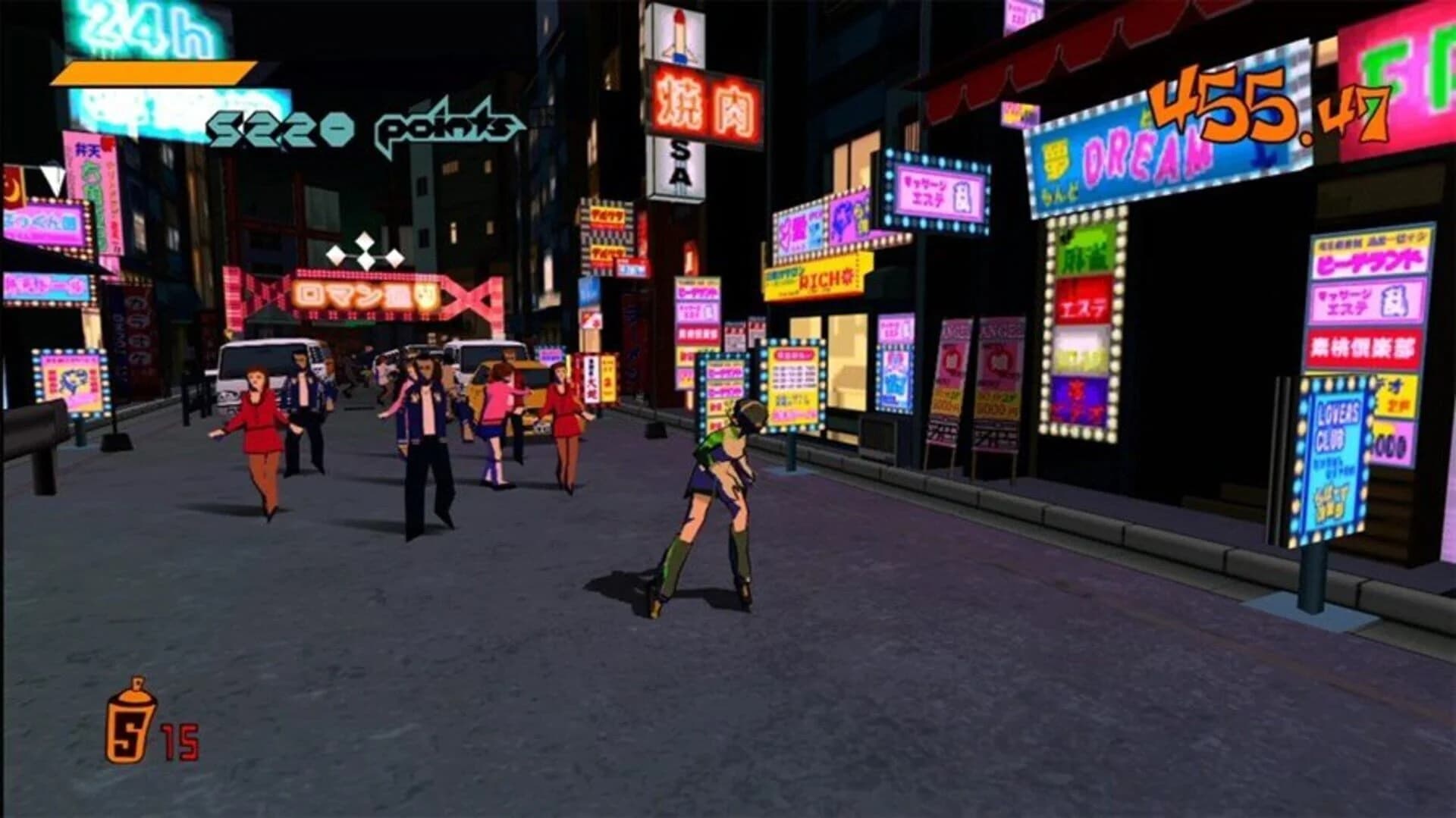Click the white arrow indicator on left edge
The image size is (1456, 818).
pyautogui.click(x=53, y=180)
